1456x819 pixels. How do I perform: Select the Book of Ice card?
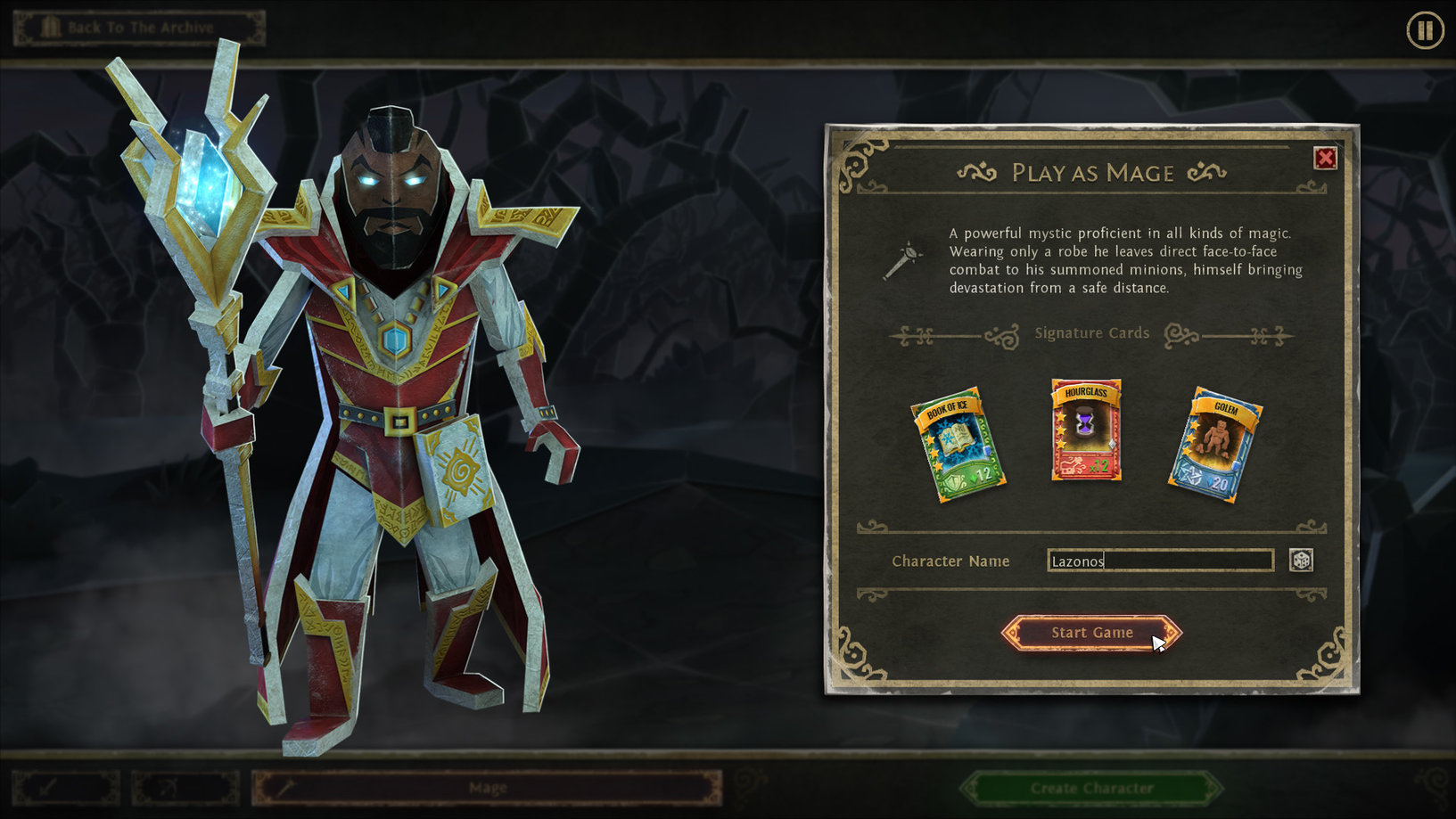[958, 445]
